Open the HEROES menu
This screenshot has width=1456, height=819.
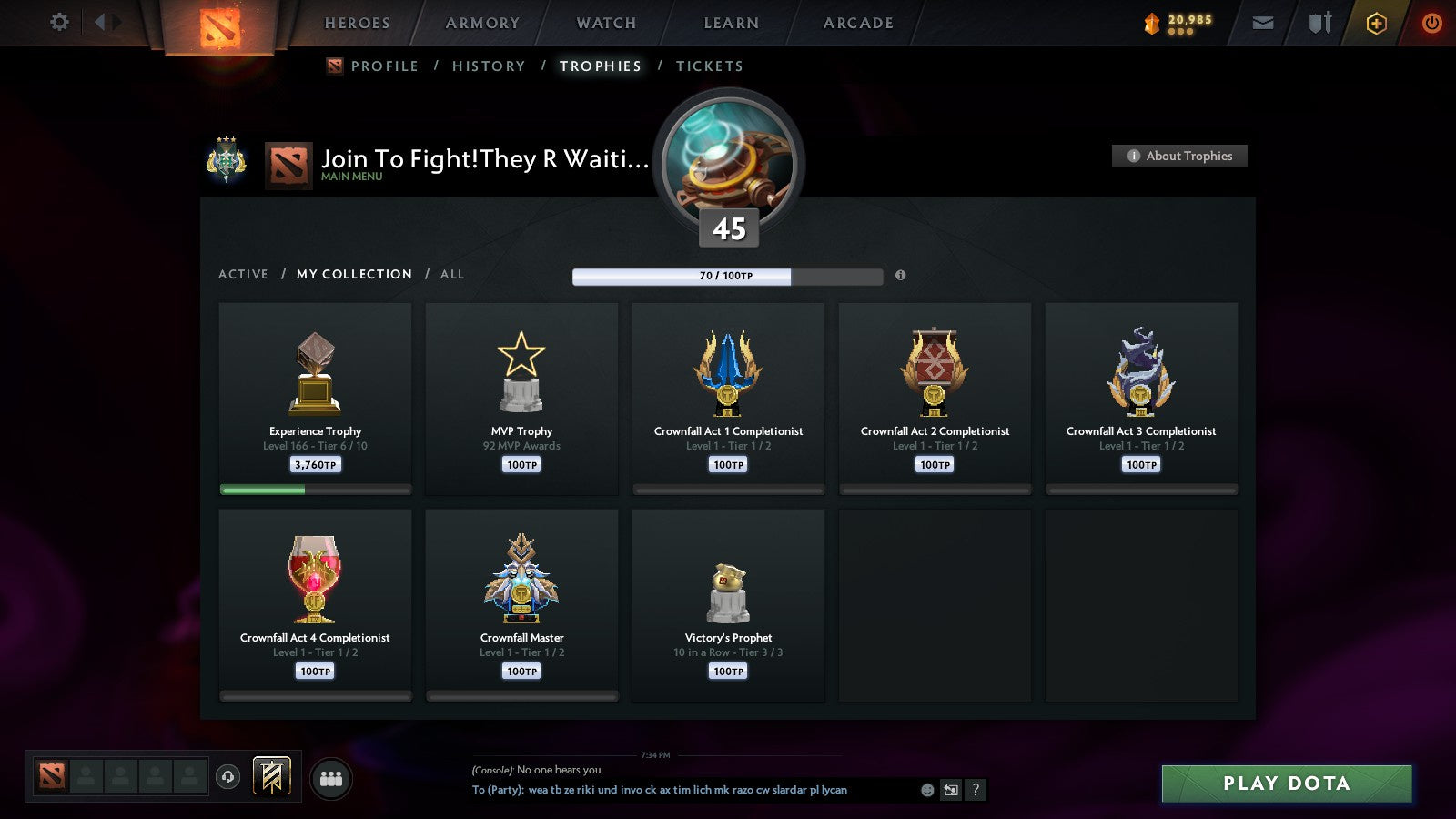click(x=357, y=23)
